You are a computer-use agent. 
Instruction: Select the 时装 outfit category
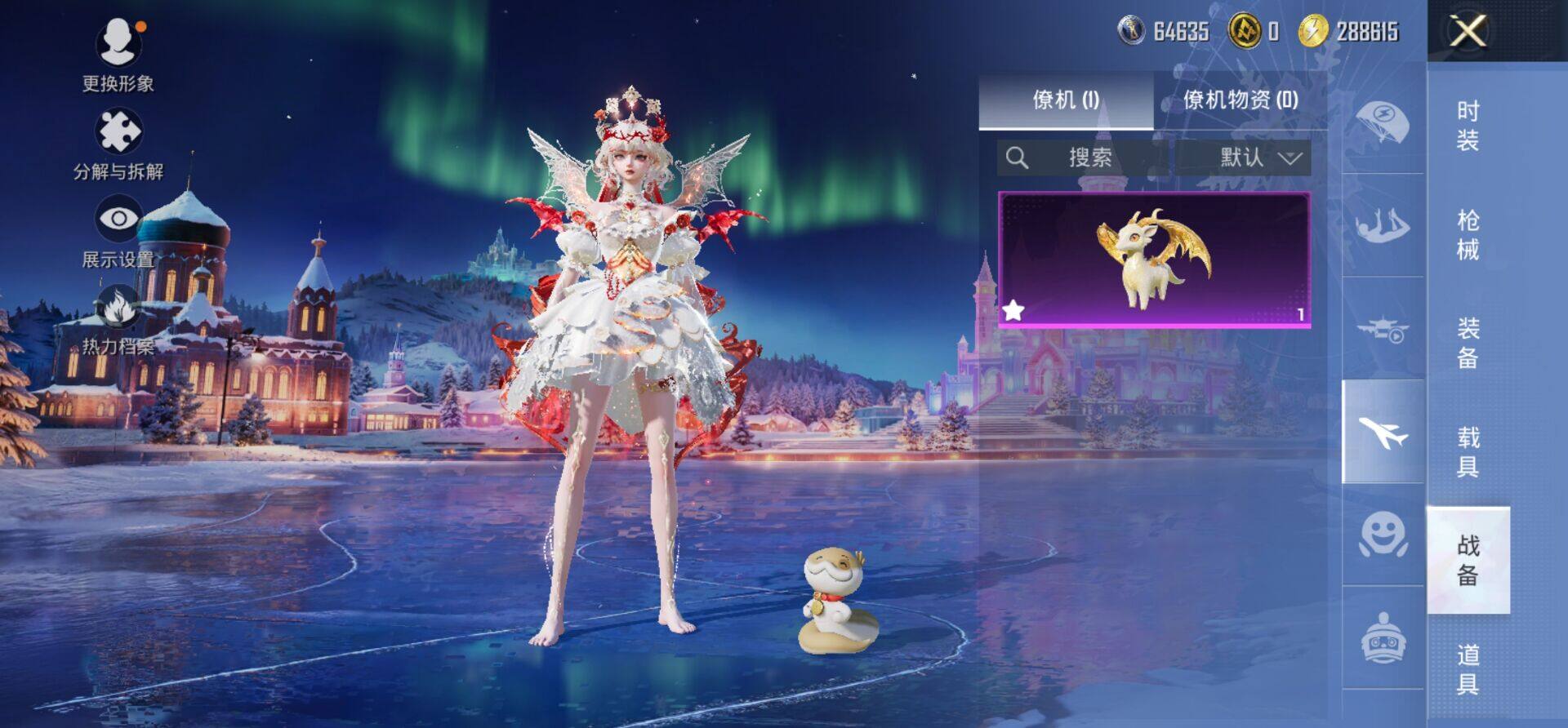[x=1468, y=126]
